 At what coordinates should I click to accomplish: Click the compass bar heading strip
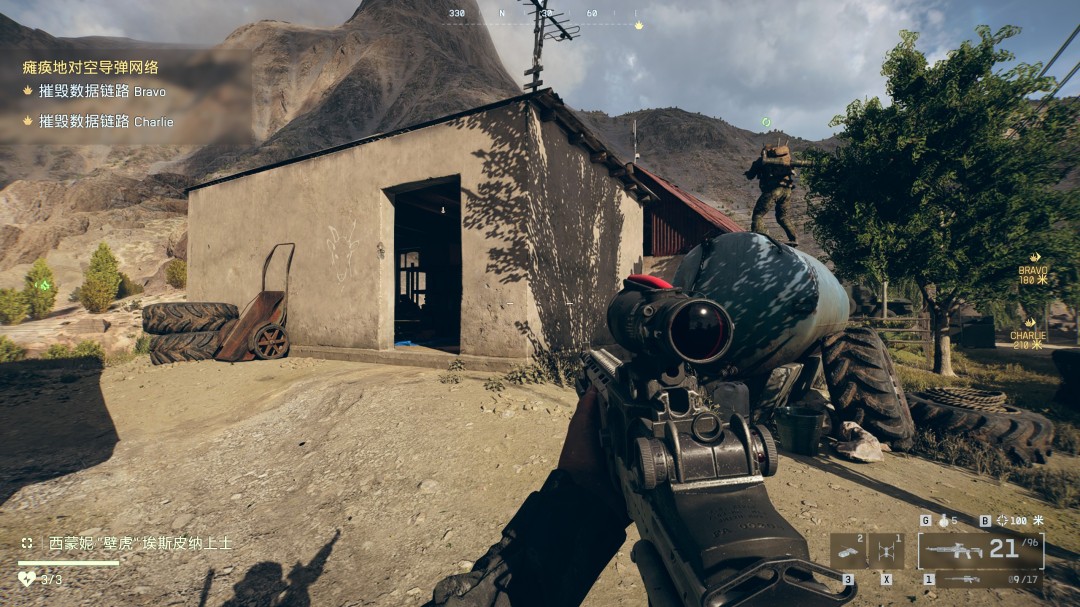(543, 14)
